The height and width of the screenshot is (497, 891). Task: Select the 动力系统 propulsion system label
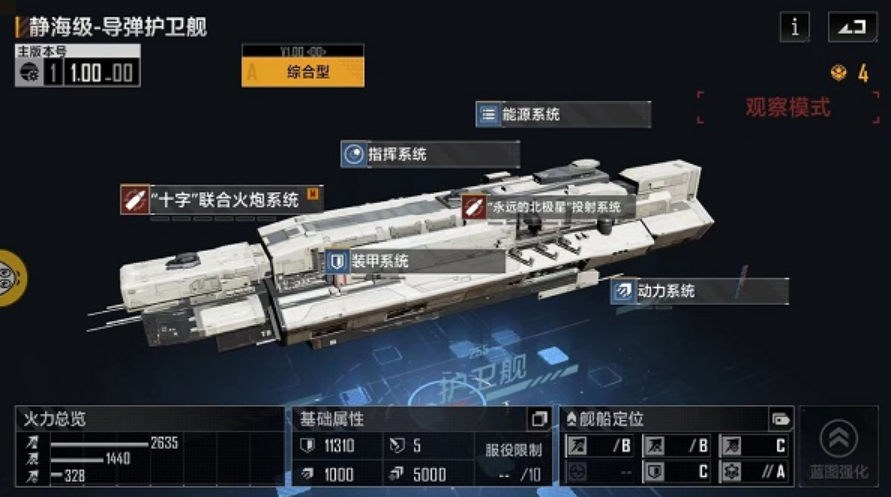(x=700, y=291)
